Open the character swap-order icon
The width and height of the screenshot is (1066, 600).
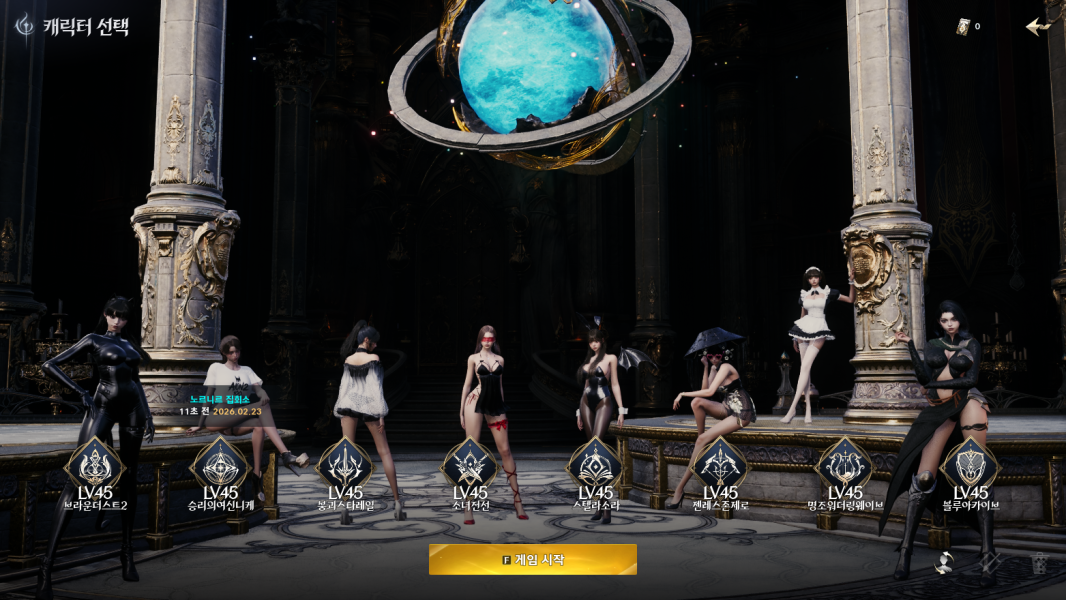944,563
